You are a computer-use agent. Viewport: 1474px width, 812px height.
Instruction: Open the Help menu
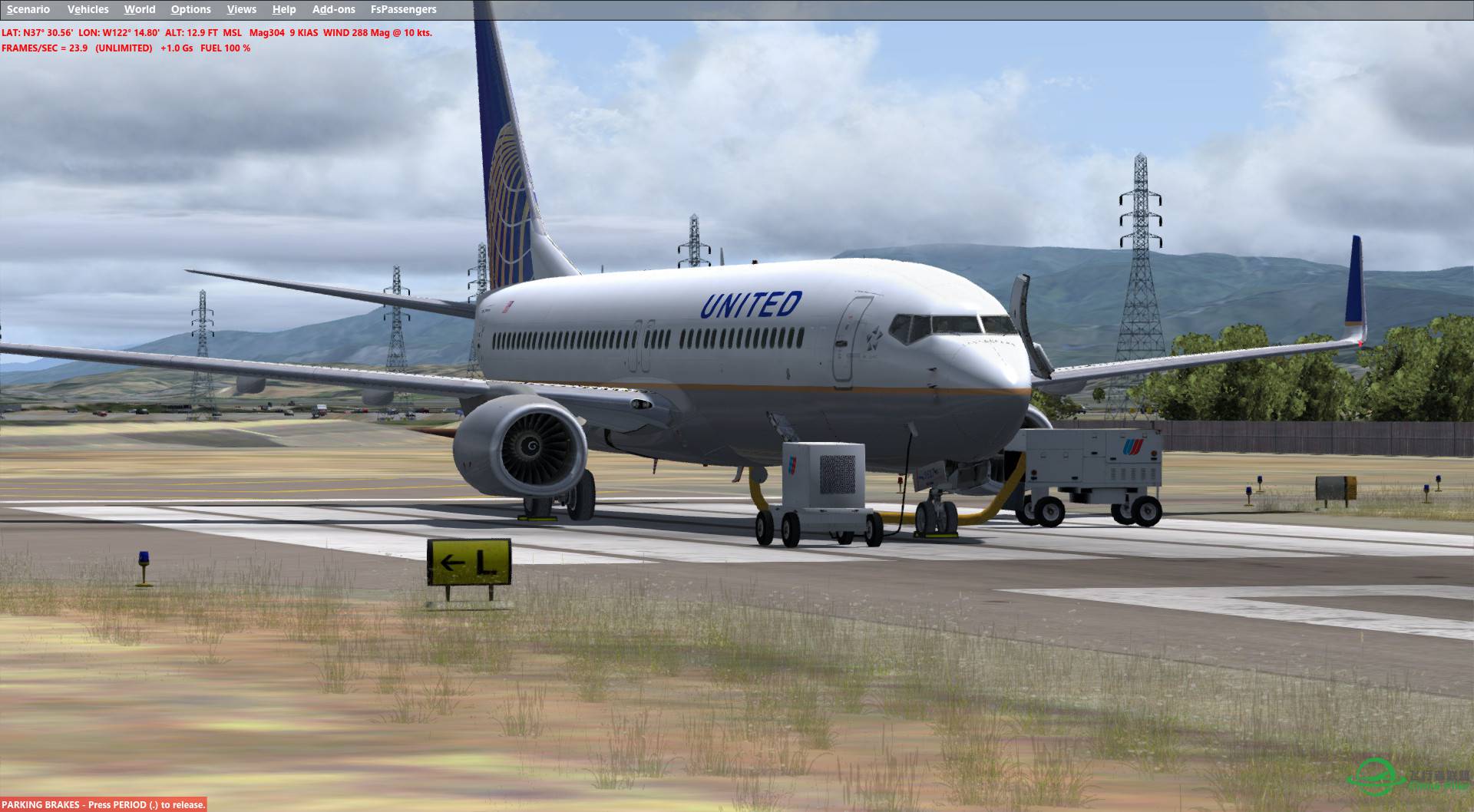[284, 9]
